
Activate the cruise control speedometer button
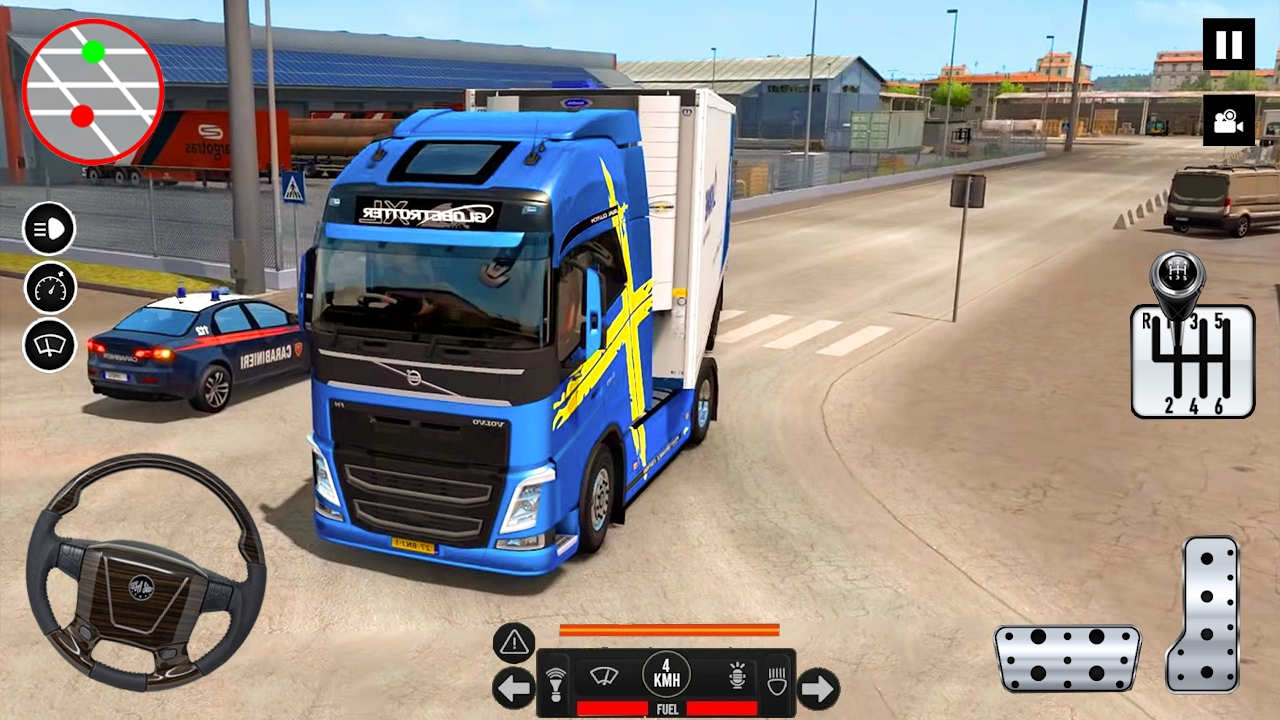50,288
